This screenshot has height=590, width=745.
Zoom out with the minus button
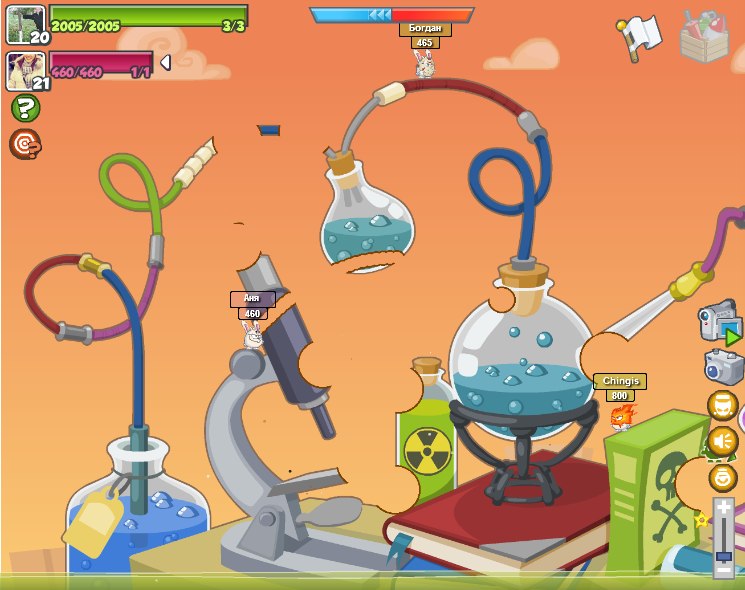click(723, 571)
